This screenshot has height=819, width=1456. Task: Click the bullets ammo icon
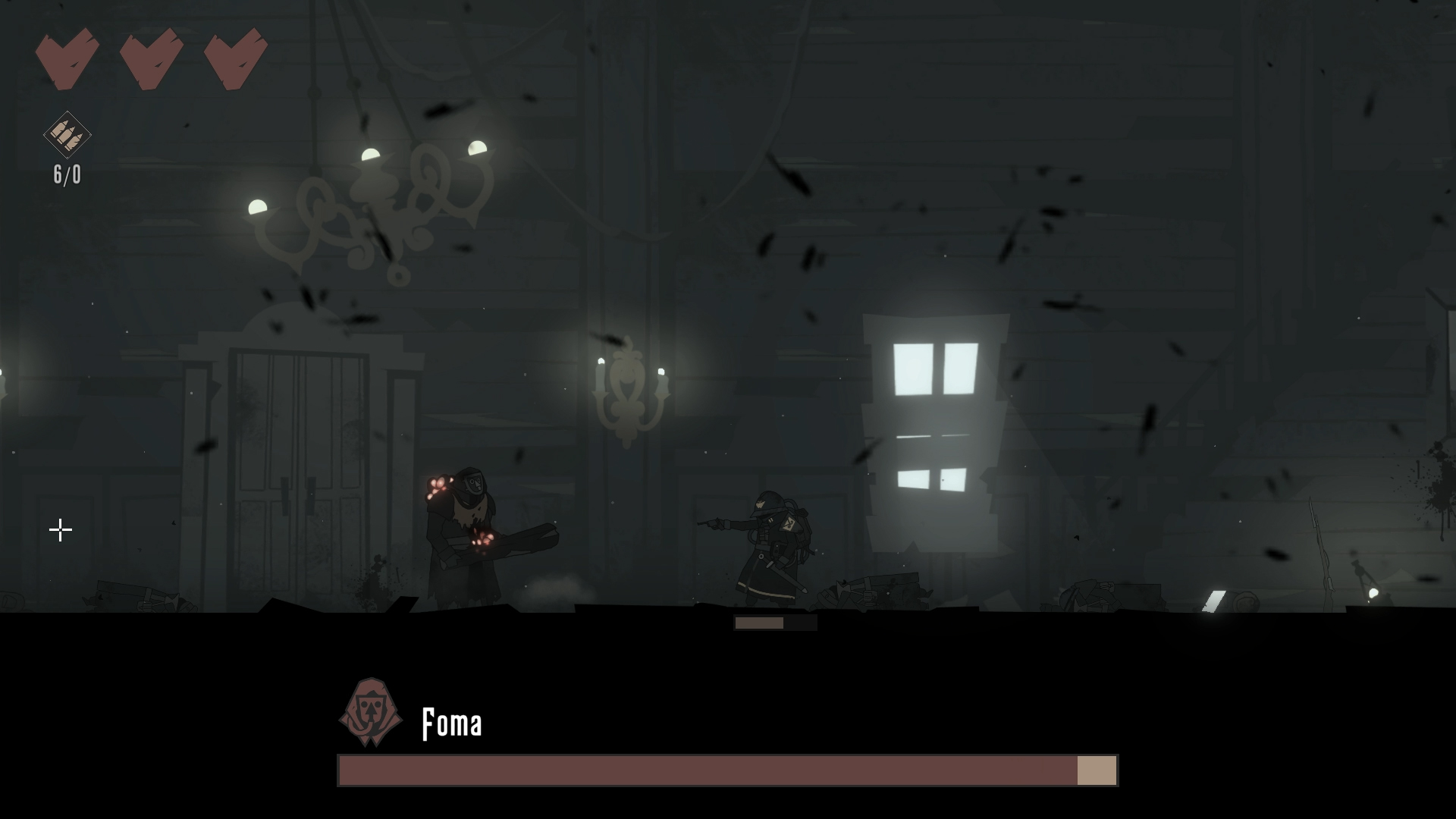tap(67, 134)
